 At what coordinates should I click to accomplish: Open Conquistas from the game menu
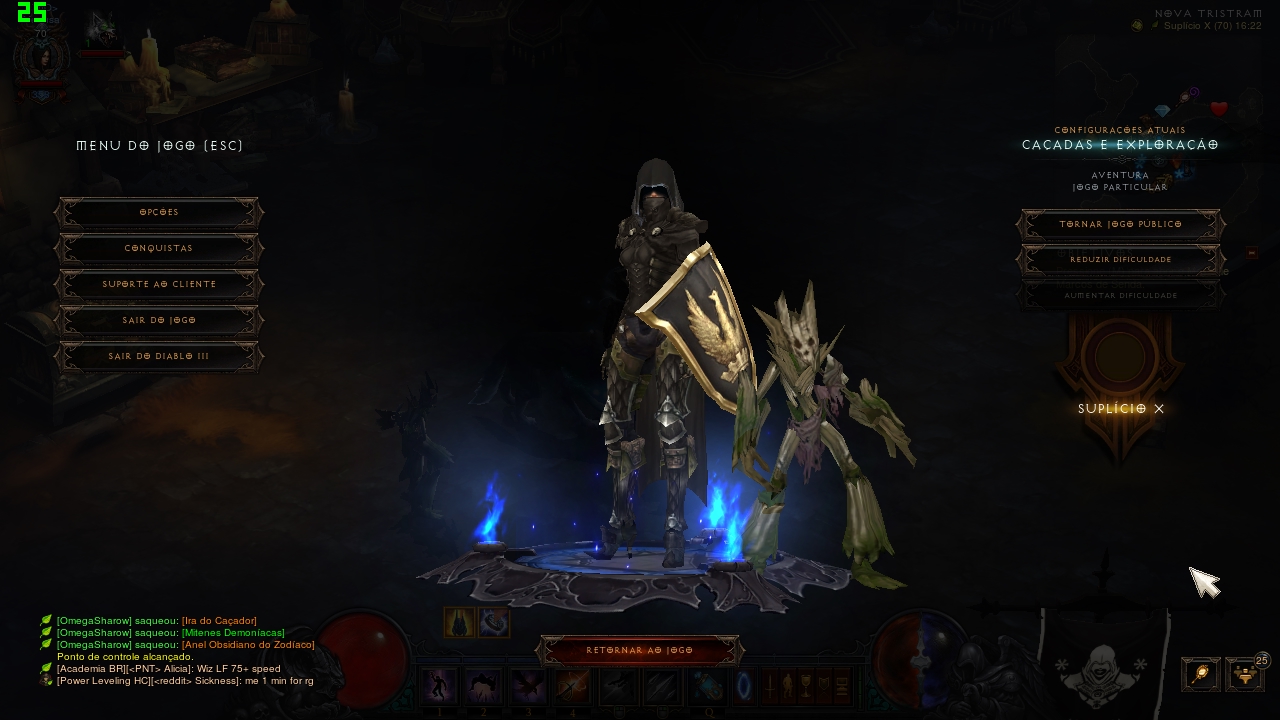tap(158, 248)
